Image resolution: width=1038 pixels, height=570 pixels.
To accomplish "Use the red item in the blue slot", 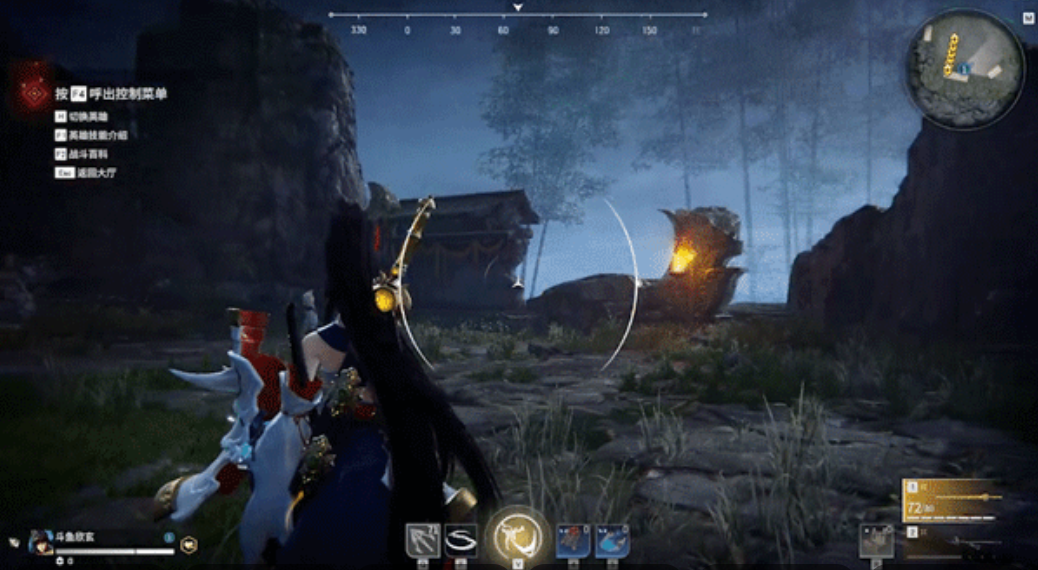I will [x=573, y=540].
